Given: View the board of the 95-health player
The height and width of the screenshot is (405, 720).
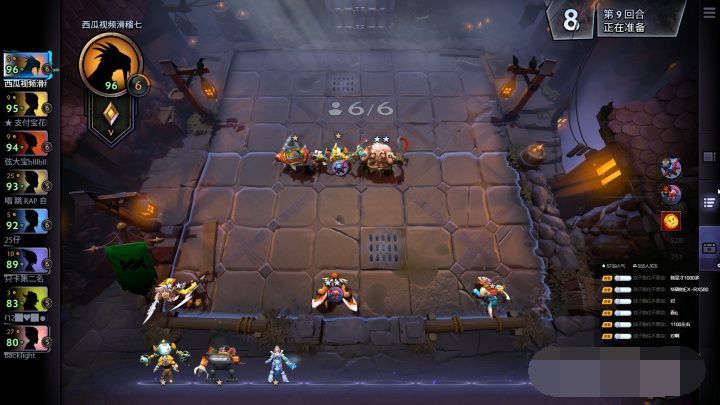Looking at the screenshot, I should tap(26, 104).
